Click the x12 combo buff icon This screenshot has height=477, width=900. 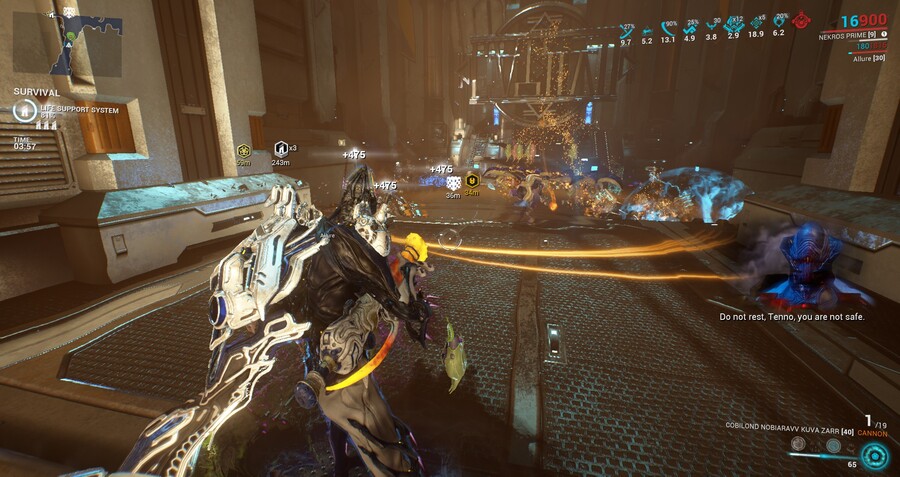tap(734, 22)
